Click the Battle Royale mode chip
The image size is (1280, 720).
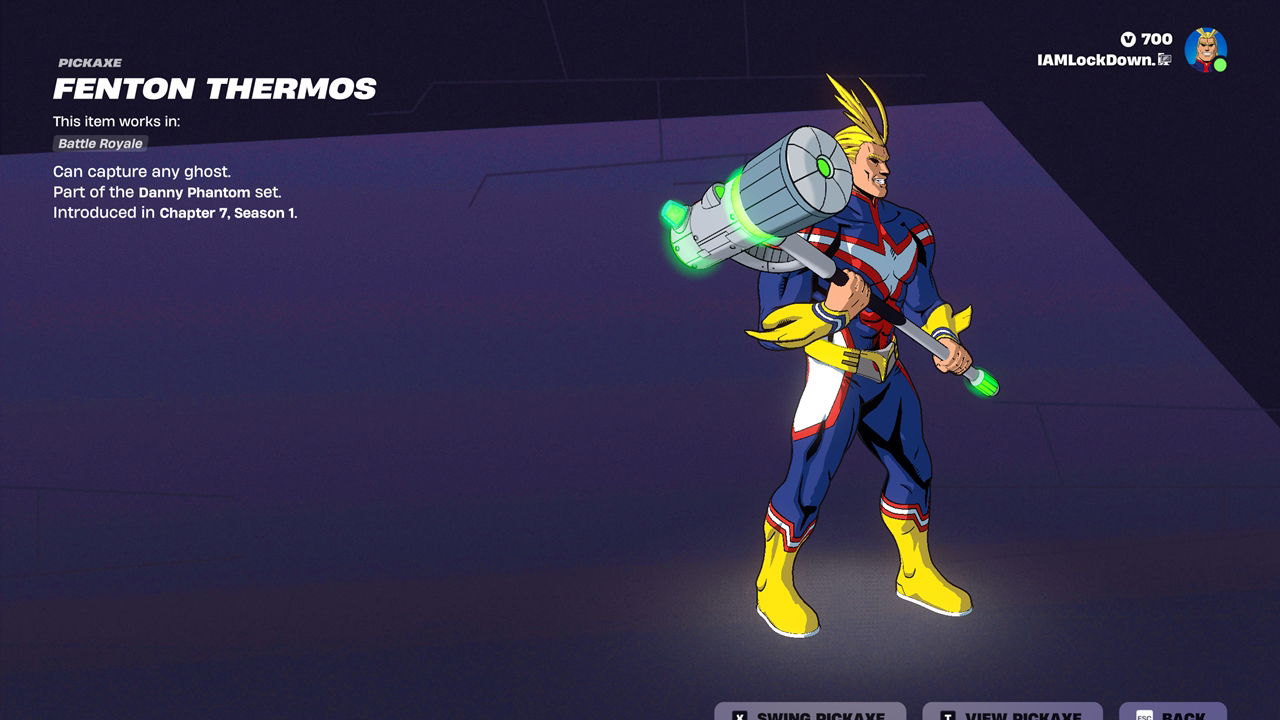[100, 143]
